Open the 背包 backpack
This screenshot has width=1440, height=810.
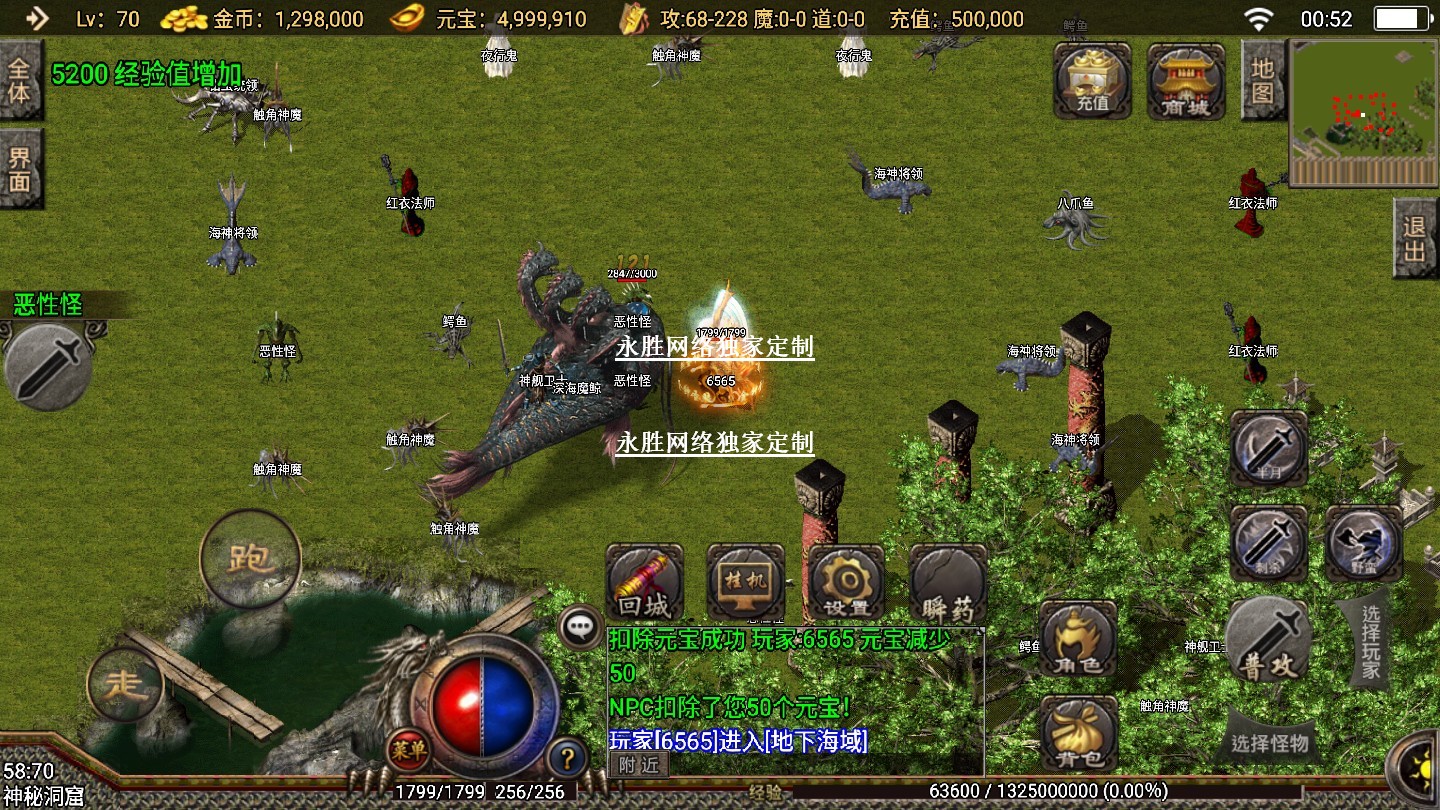1078,734
